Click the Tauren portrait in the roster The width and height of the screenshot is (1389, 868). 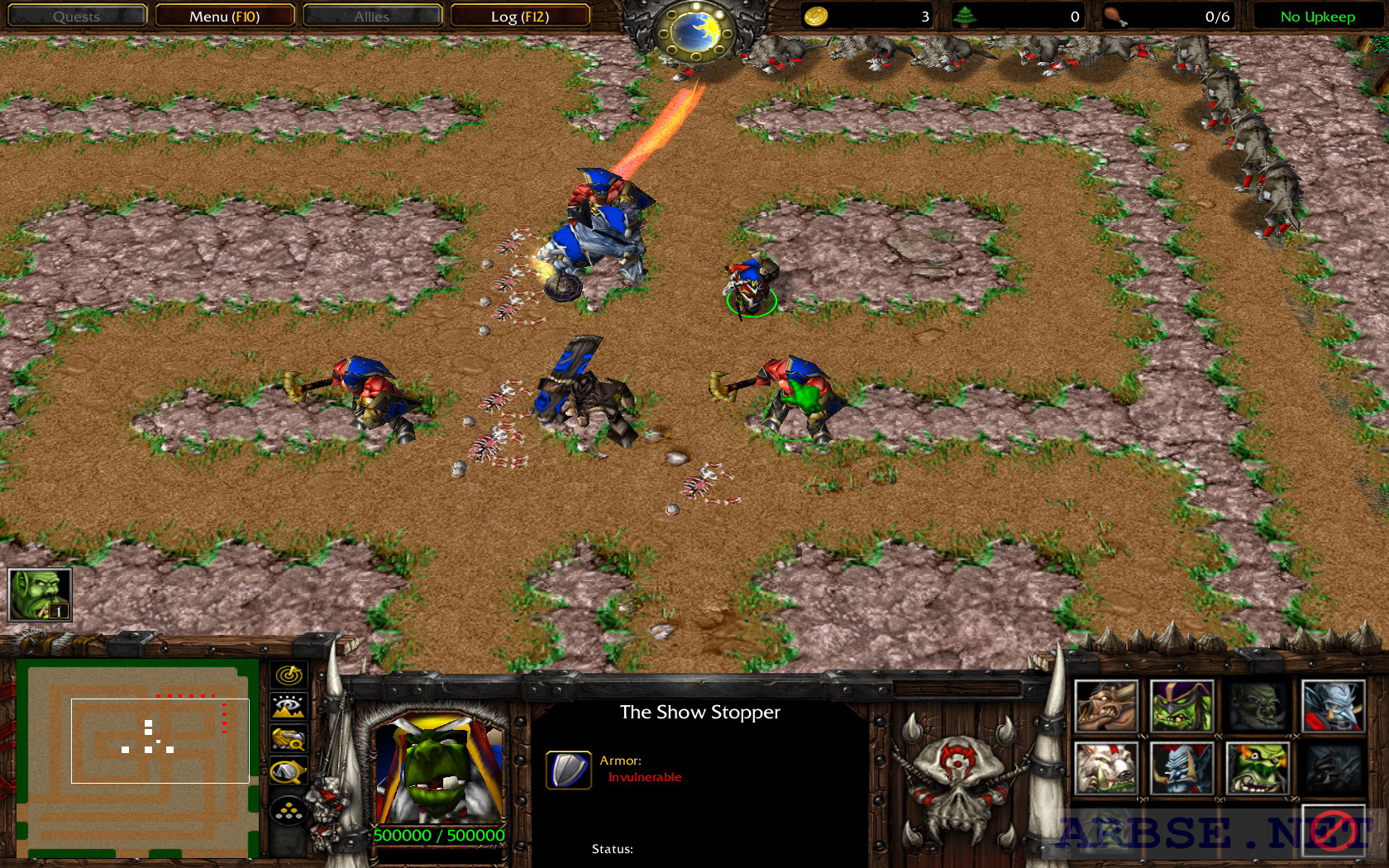(x=1108, y=704)
